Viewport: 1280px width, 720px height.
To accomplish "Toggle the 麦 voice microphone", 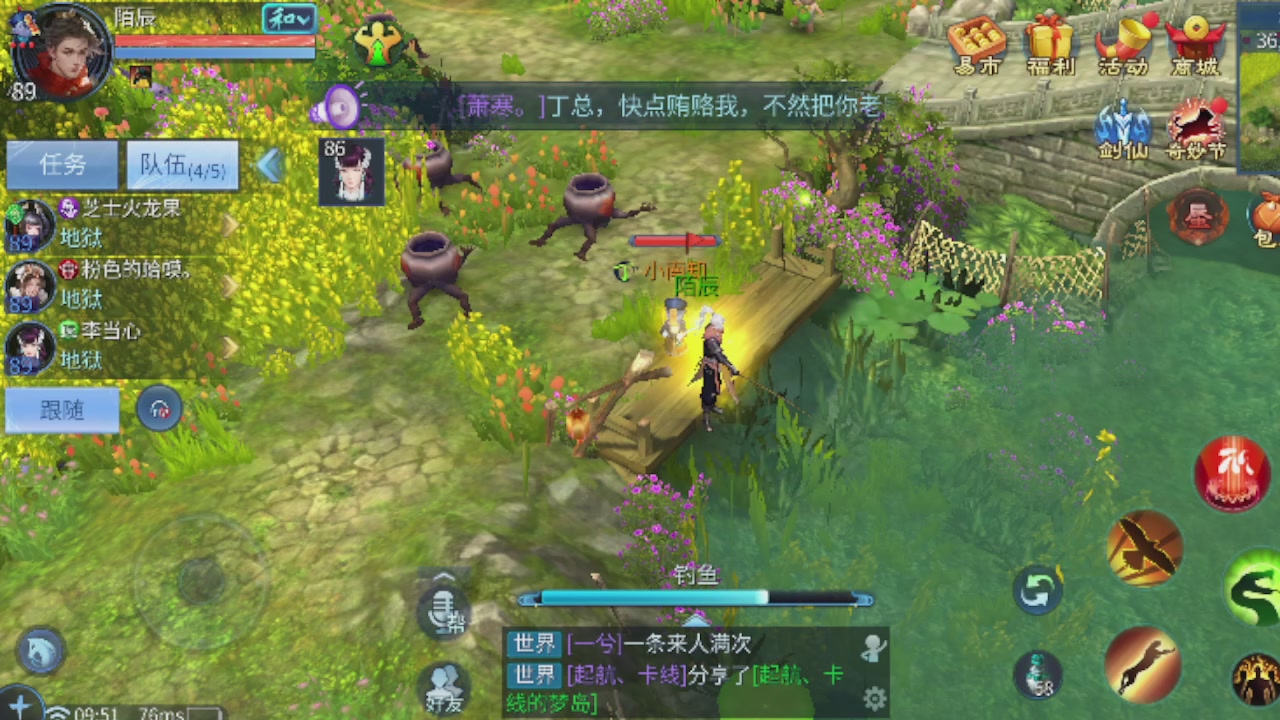I will (443, 610).
